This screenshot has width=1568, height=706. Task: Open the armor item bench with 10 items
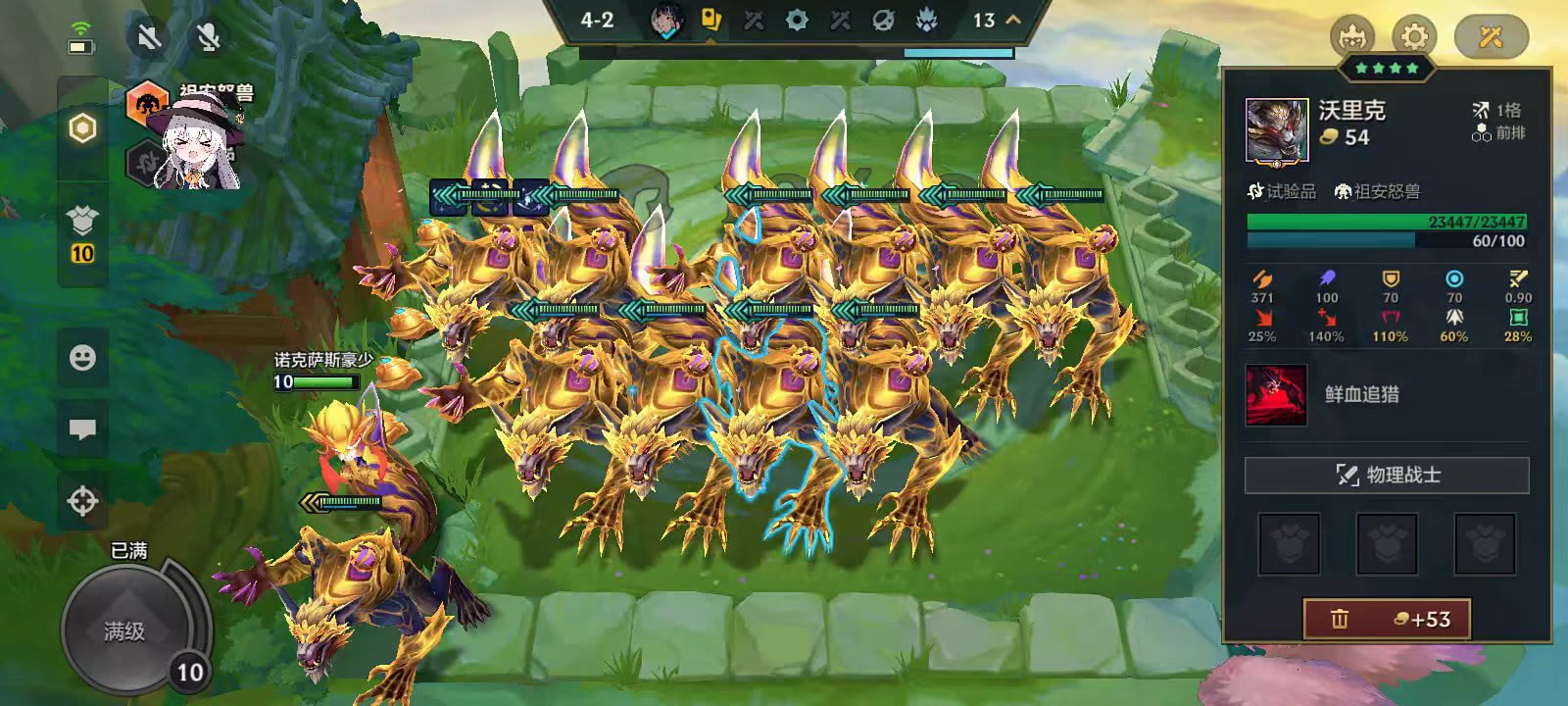tap(83, 235)
